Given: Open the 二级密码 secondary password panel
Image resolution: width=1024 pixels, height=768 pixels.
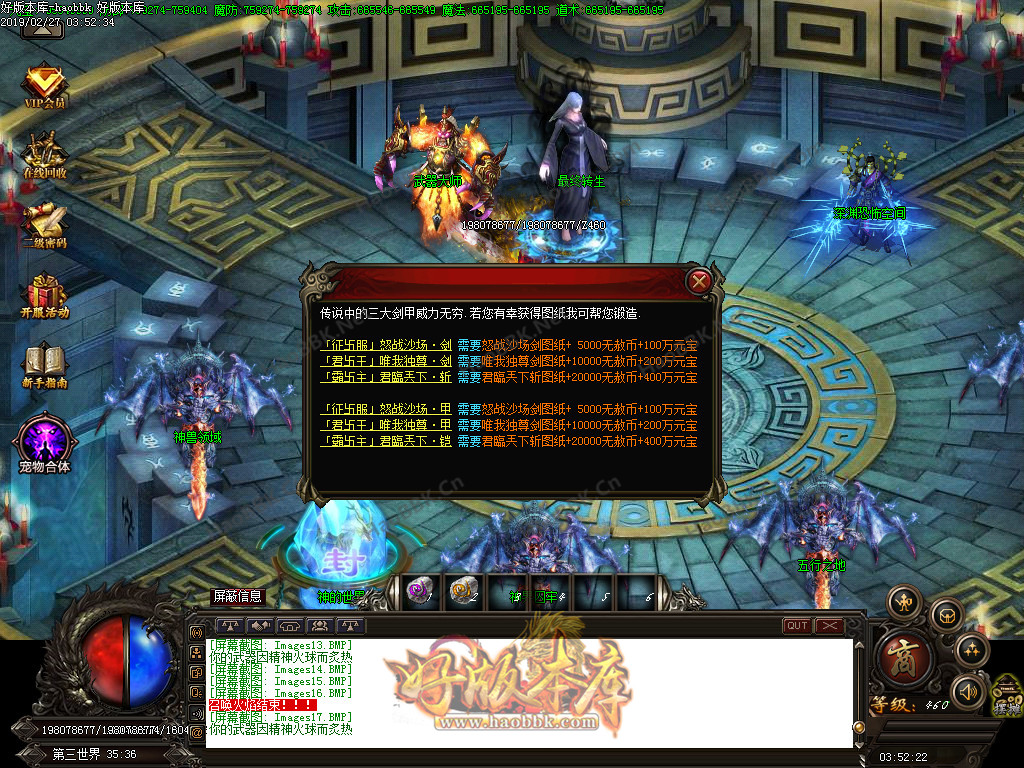Looking at the screenshot, I should 44,226.
